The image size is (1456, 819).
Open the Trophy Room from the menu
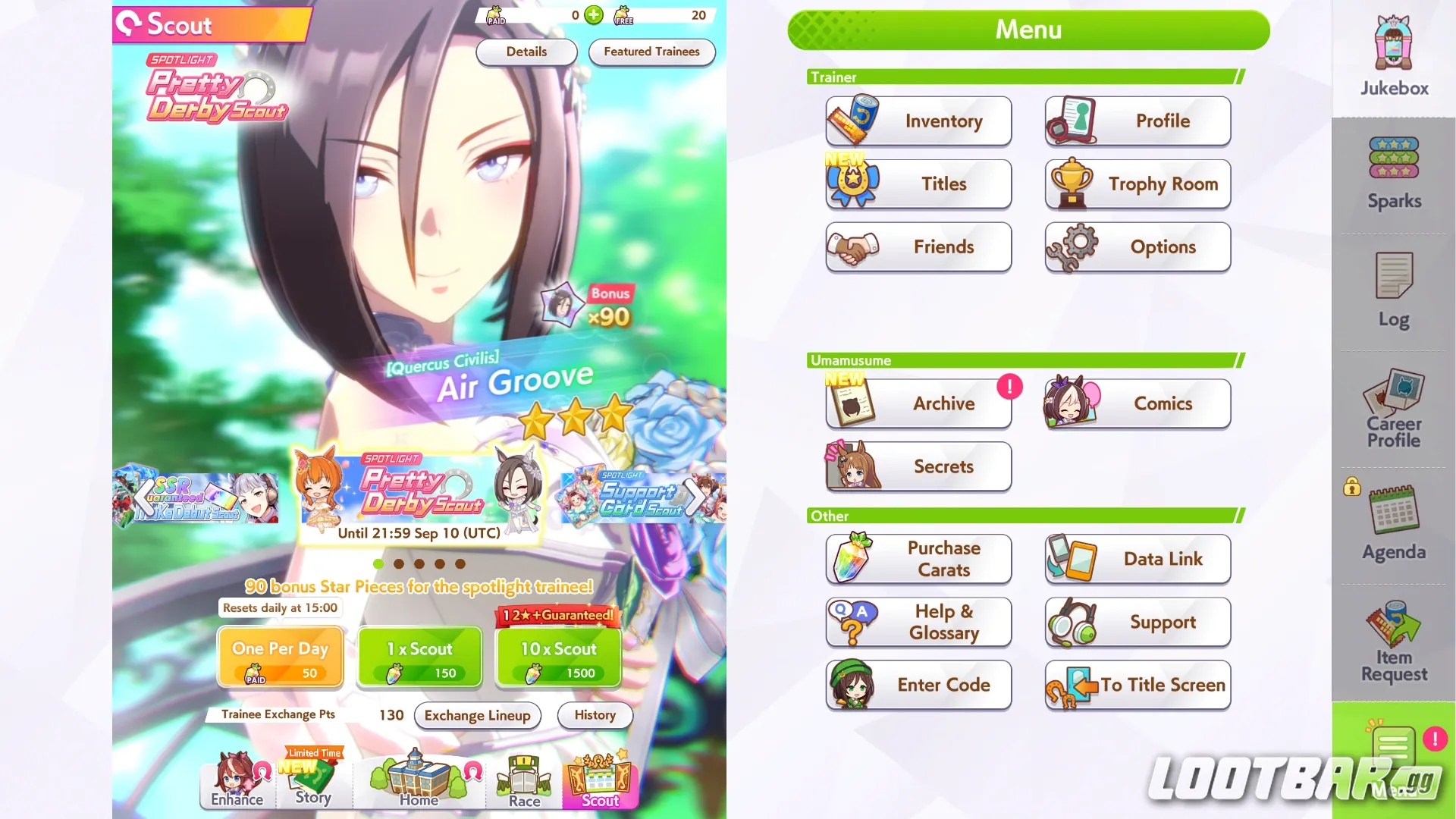pyautogui.click(x=1137, y=184)
